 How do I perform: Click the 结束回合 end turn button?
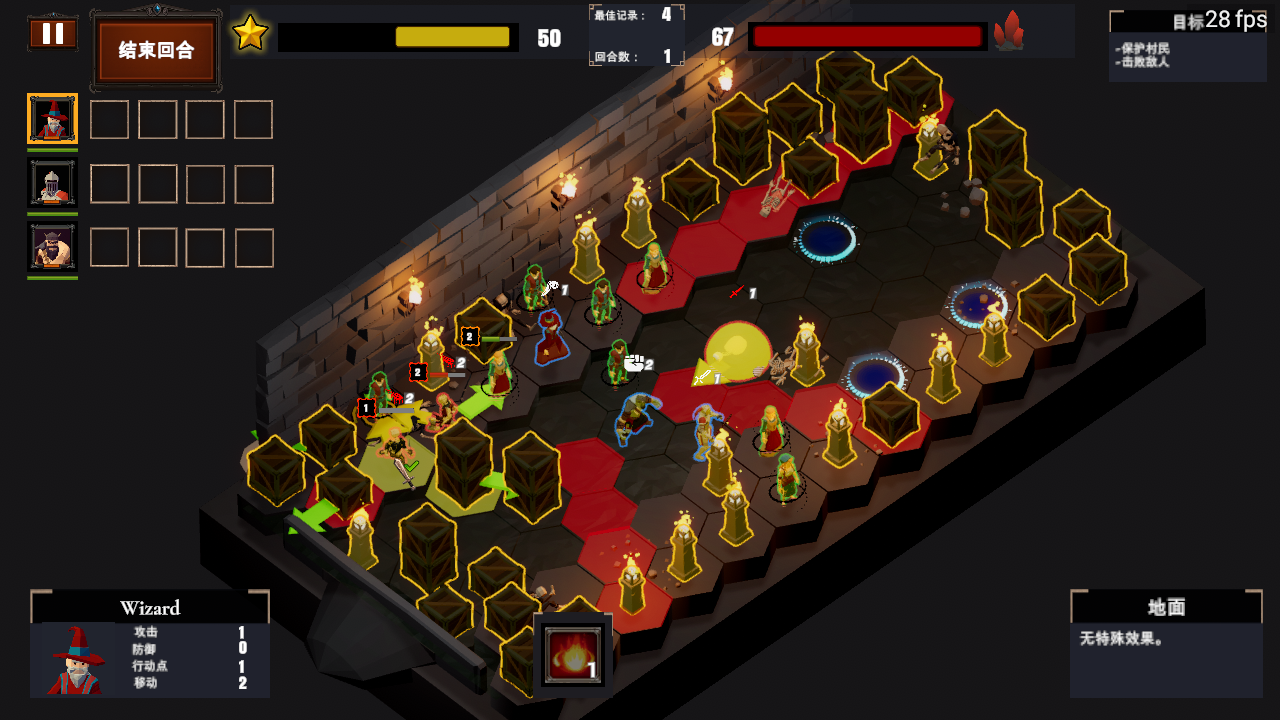[x=155, y=51]
